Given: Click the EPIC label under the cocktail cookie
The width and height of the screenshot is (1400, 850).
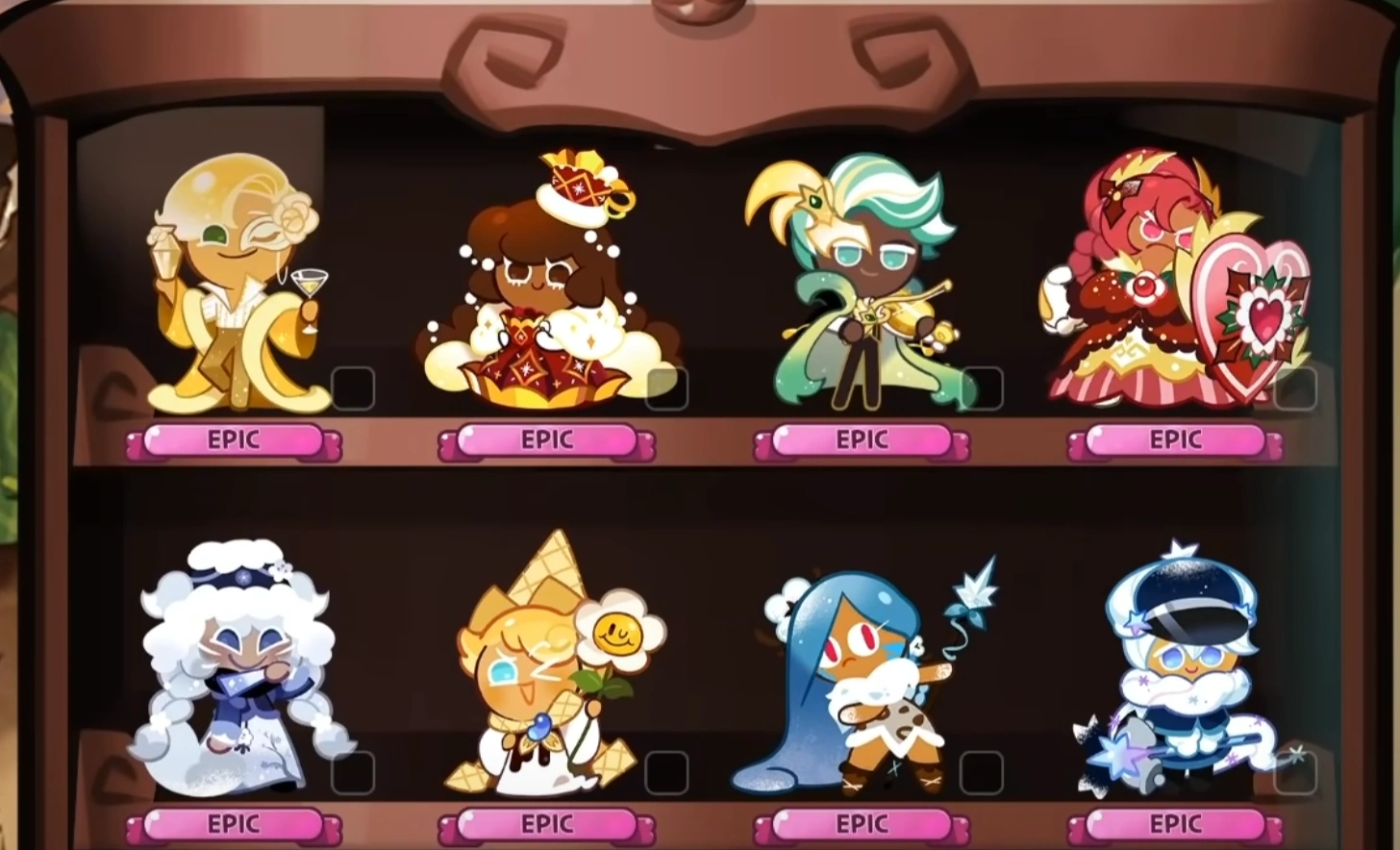Looking at the screenshot, I should coord(231,439).
